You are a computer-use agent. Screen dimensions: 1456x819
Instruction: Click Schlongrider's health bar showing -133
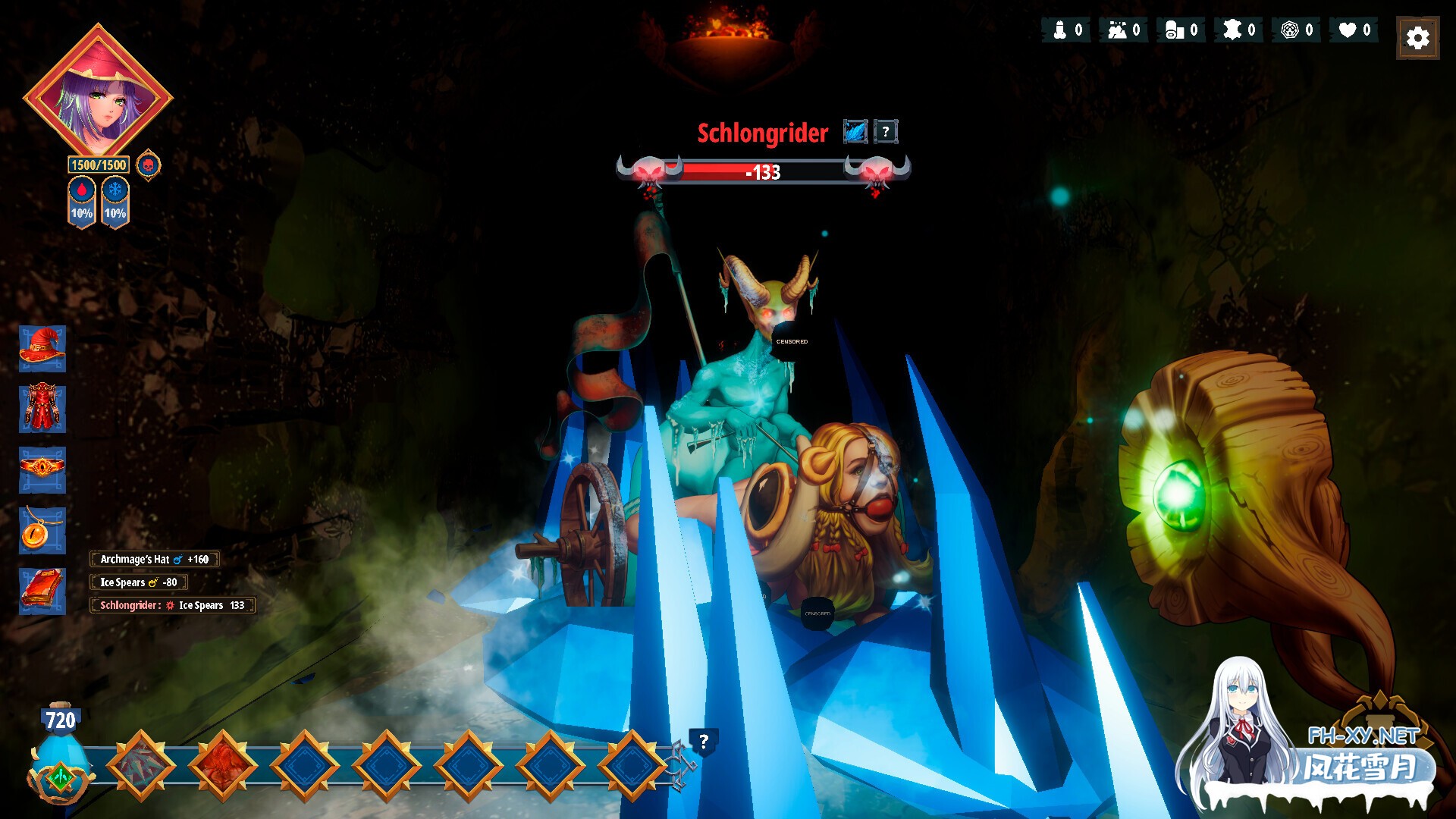(762, 173)
